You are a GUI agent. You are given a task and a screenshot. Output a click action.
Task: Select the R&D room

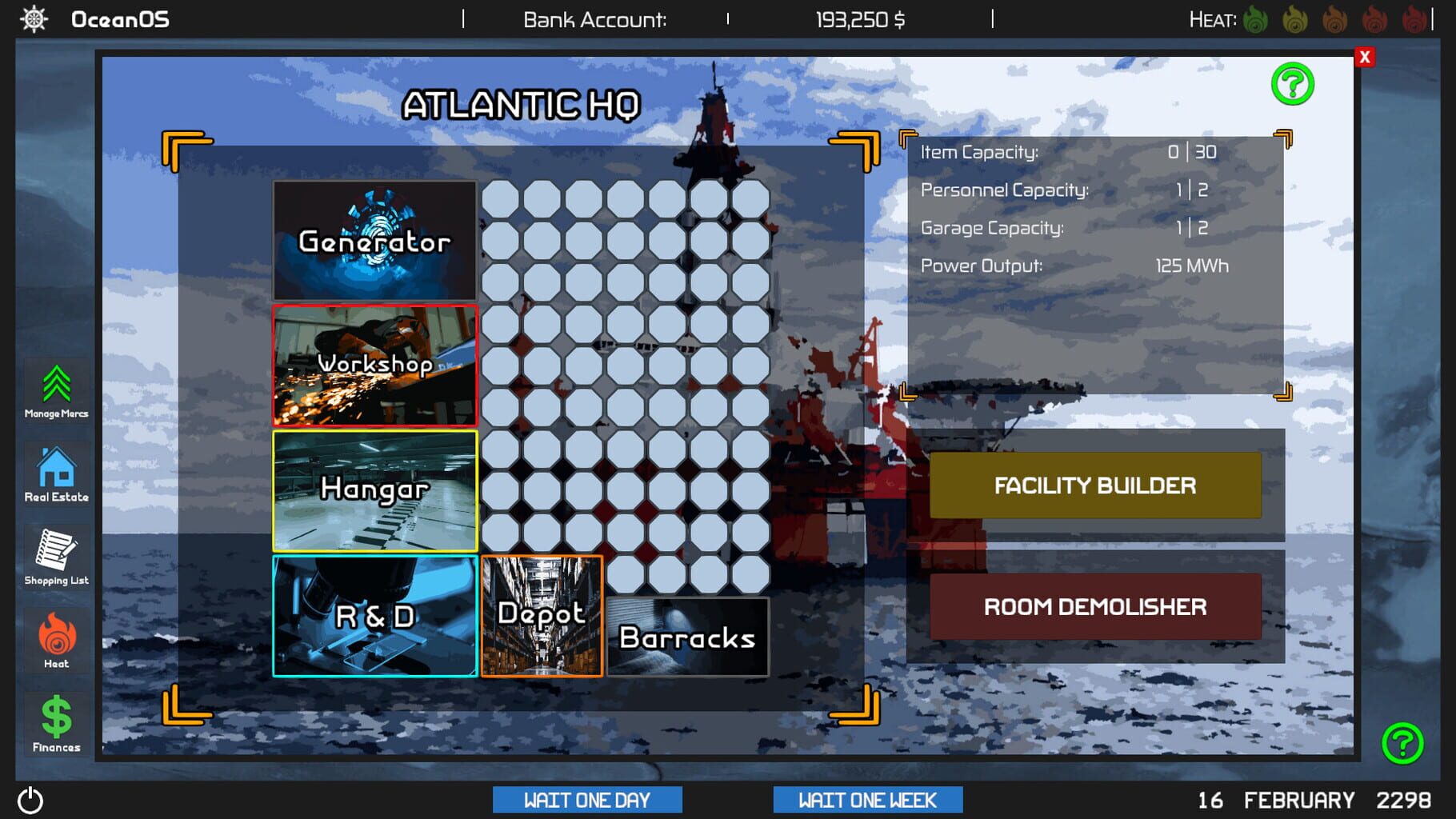tap(374, 616)
